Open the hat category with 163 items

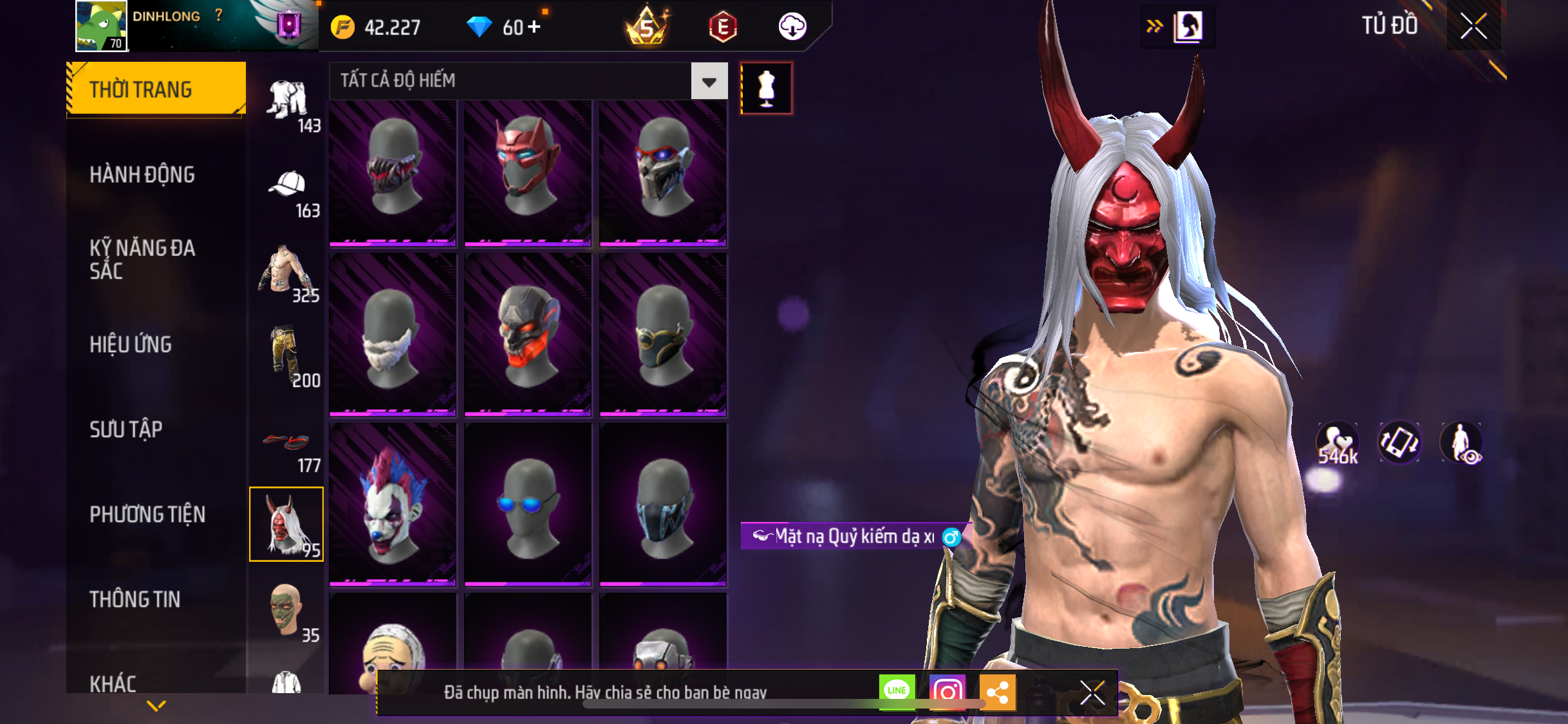click(288, 192)
